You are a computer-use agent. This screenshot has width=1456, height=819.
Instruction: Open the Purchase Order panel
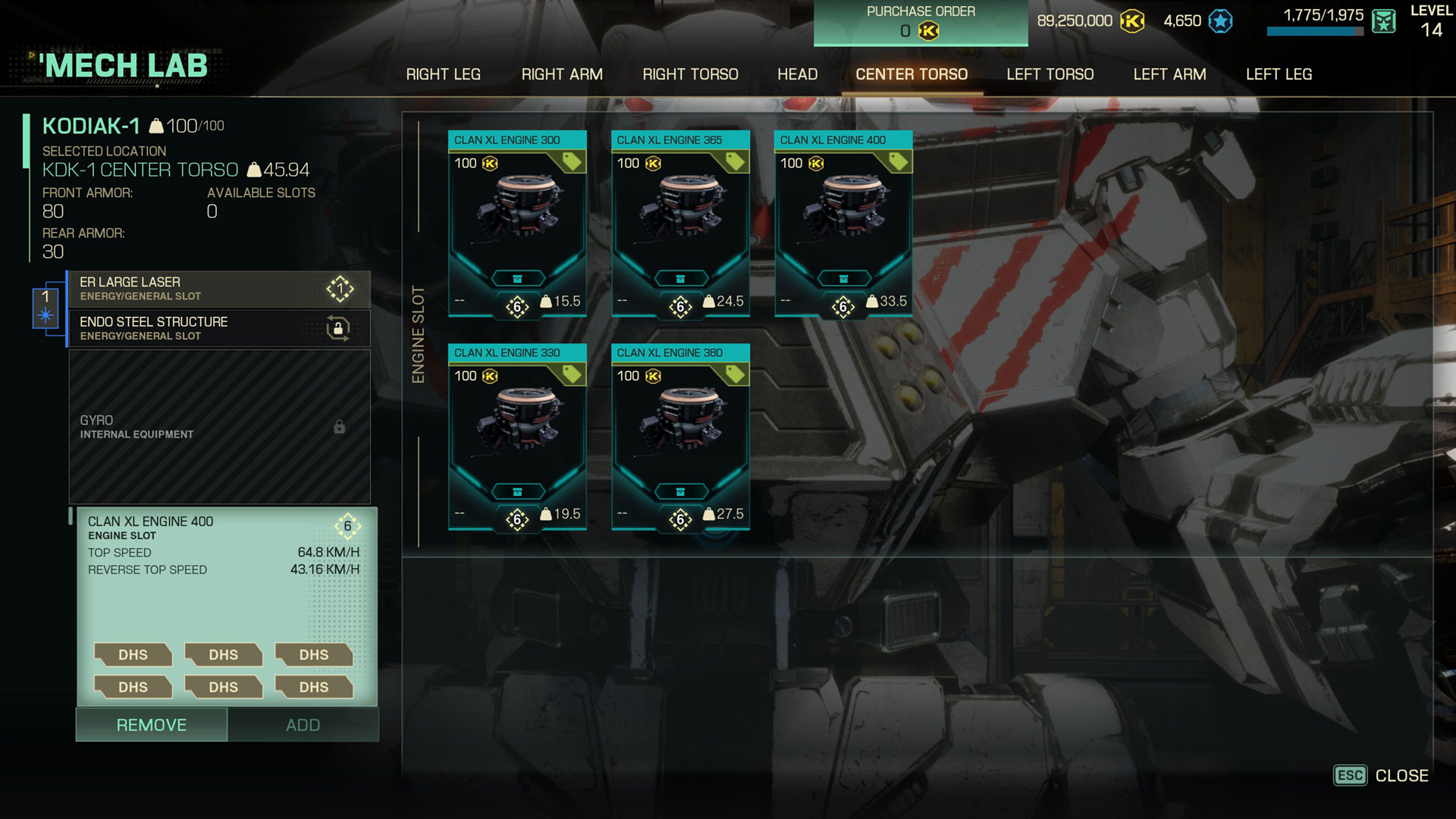tap(921, 23)
